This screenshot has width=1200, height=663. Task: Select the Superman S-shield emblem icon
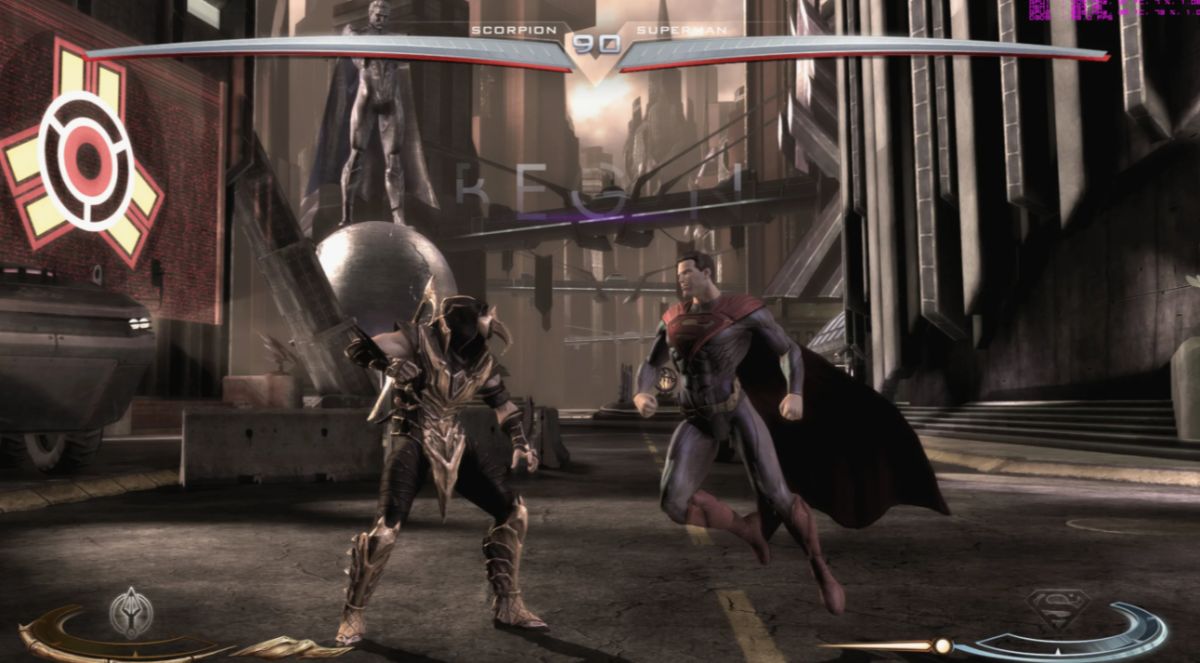(1057, 609)
